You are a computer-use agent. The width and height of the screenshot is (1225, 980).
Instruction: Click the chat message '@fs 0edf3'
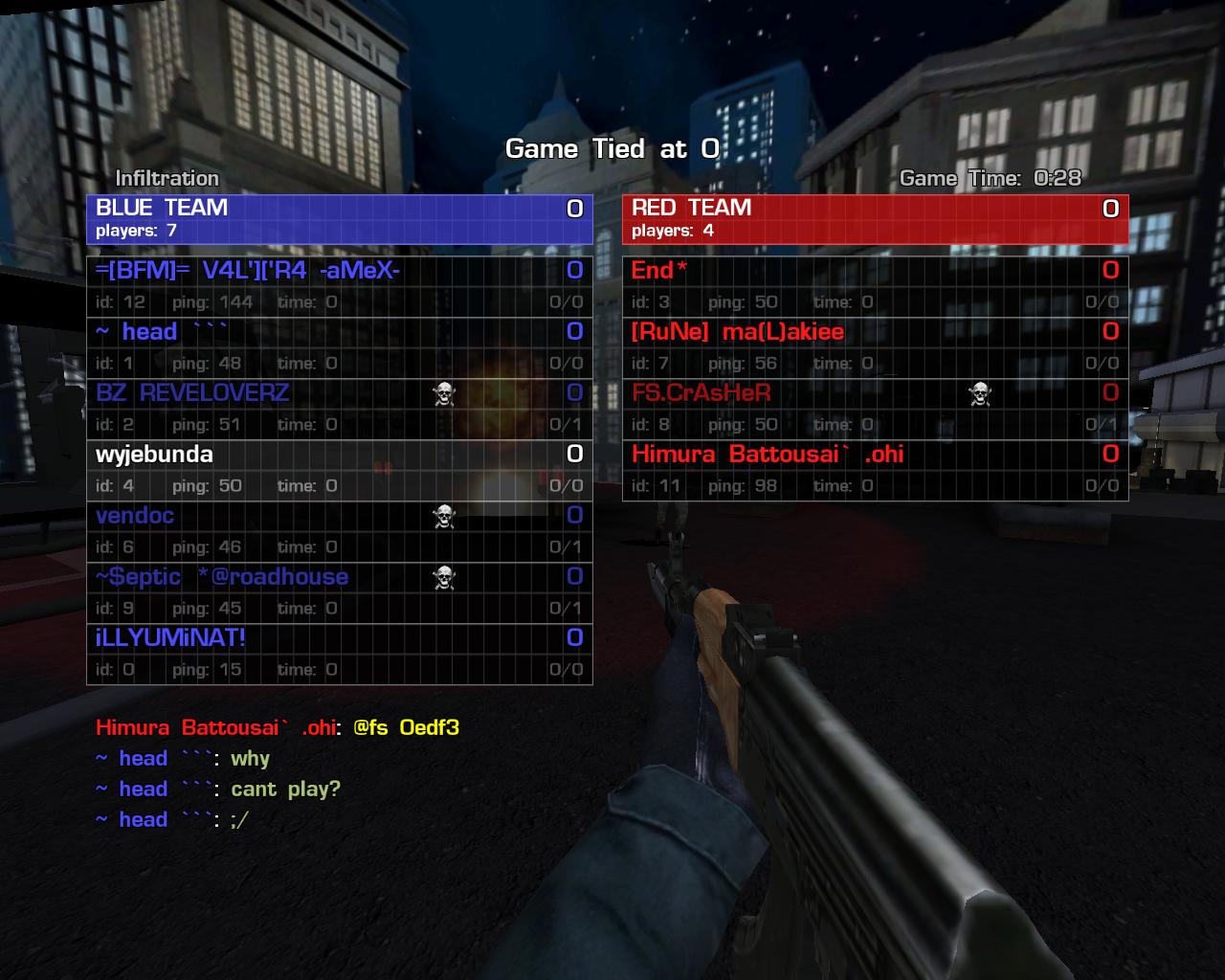click(406, 727)
